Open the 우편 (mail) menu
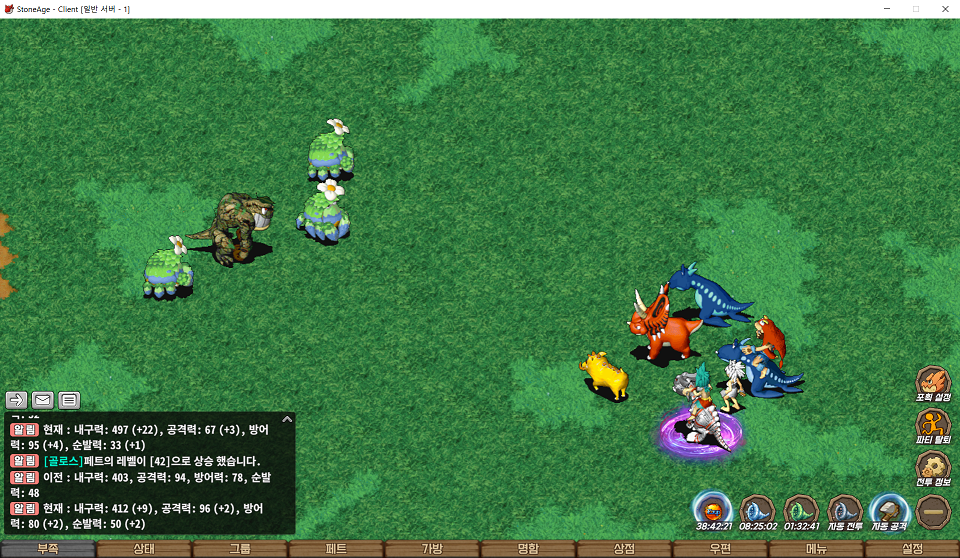The width and height of the screenshot is (960, 558). click(x=720, y=549)
